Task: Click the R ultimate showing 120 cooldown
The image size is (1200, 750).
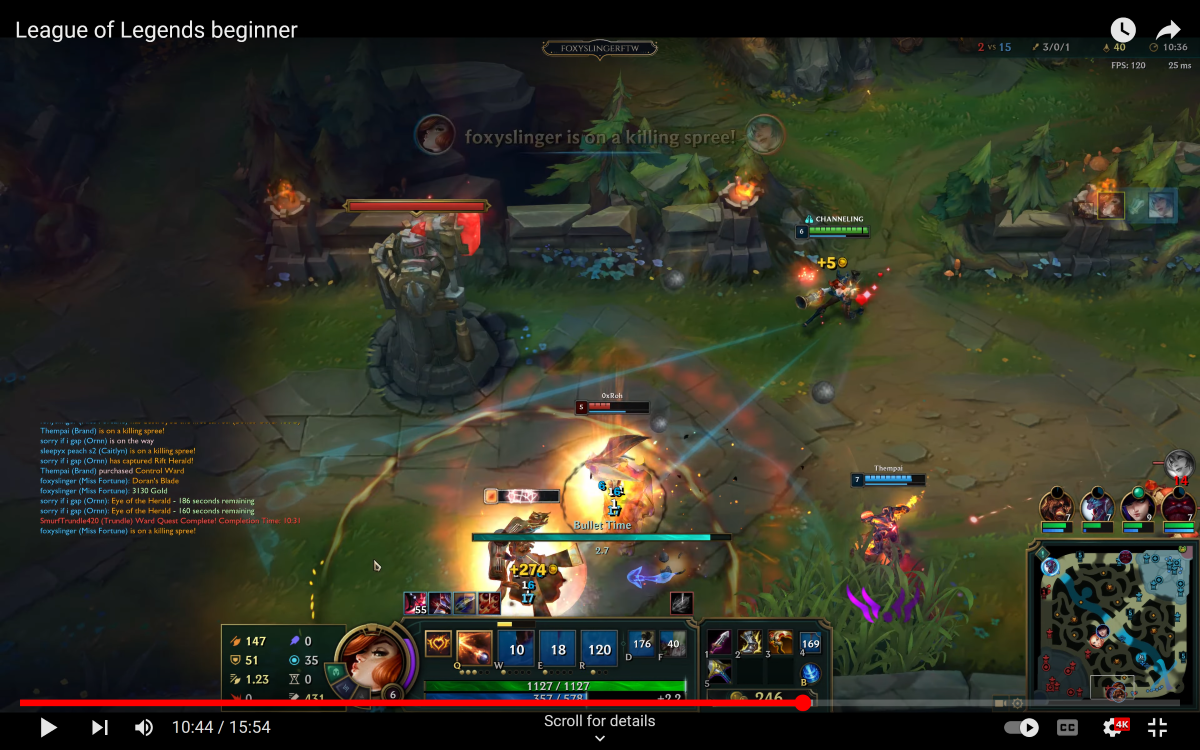Action: pyautogui.click(x=600, y=649)
